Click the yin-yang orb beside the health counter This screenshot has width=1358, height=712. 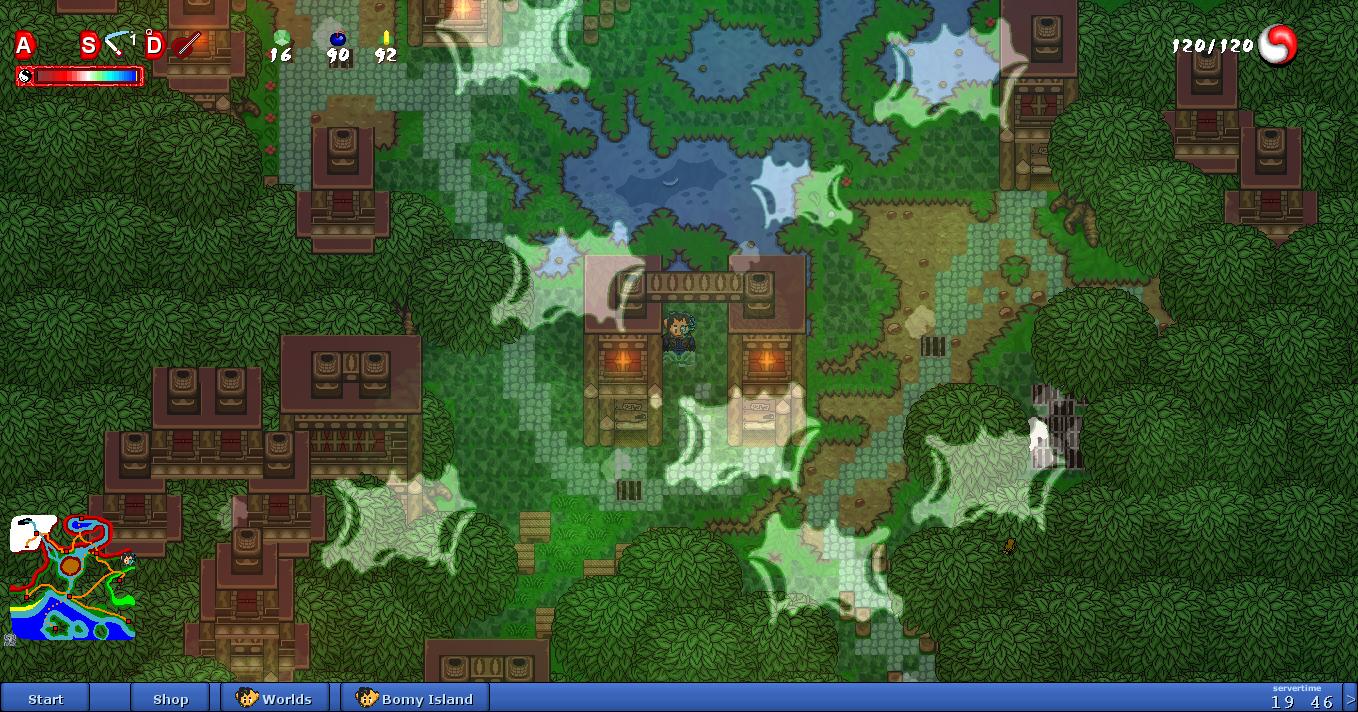[x=1277, y=45]
